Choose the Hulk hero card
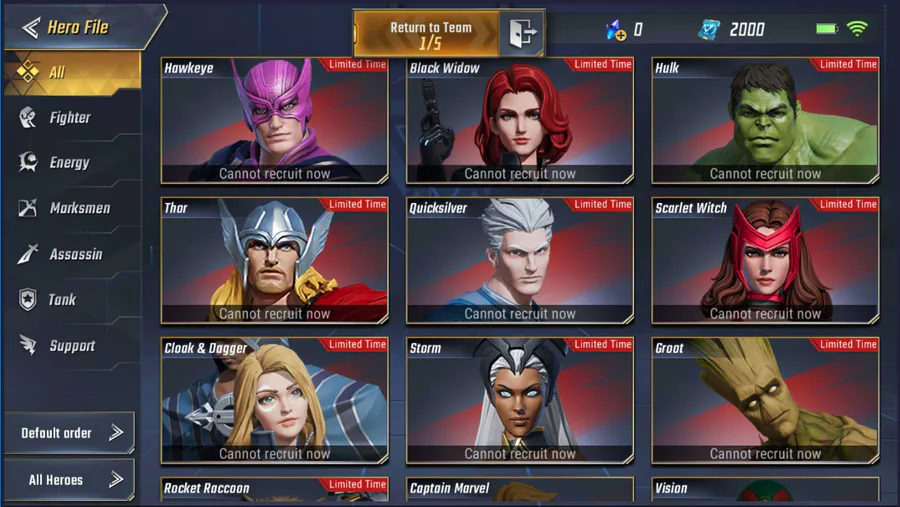 (765, 121)
